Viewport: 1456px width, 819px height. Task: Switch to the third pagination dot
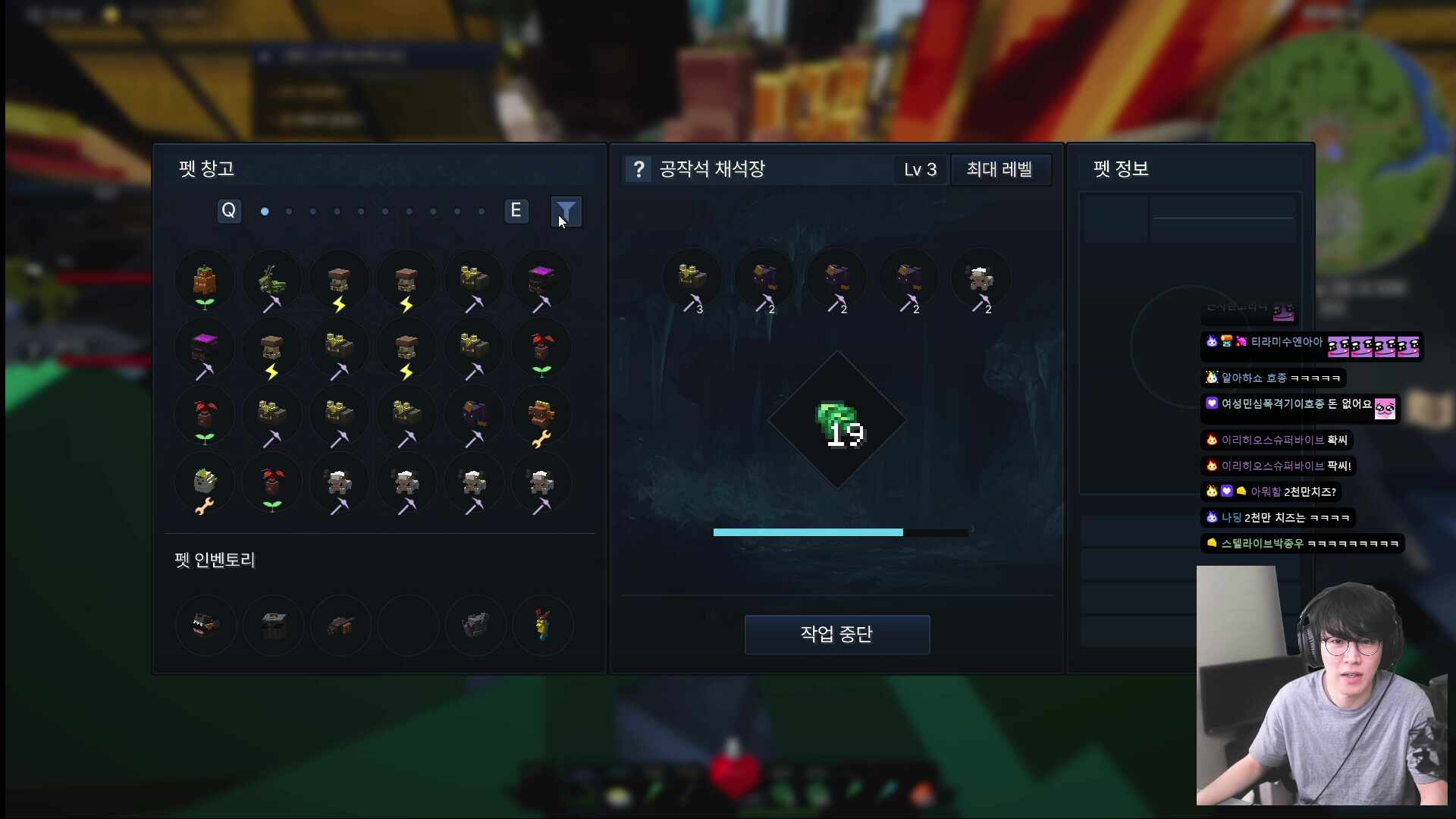[312, 212]
